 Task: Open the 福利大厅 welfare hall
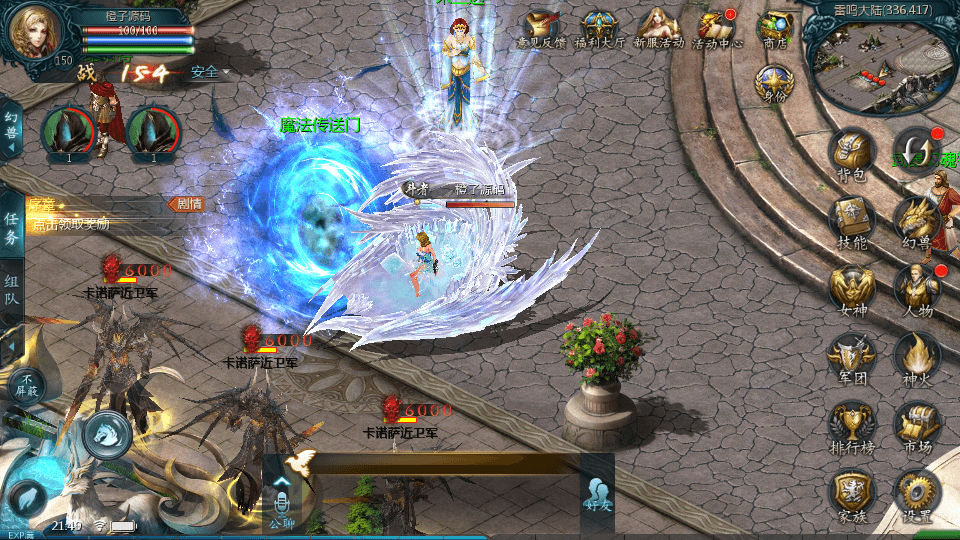[600, 29]
